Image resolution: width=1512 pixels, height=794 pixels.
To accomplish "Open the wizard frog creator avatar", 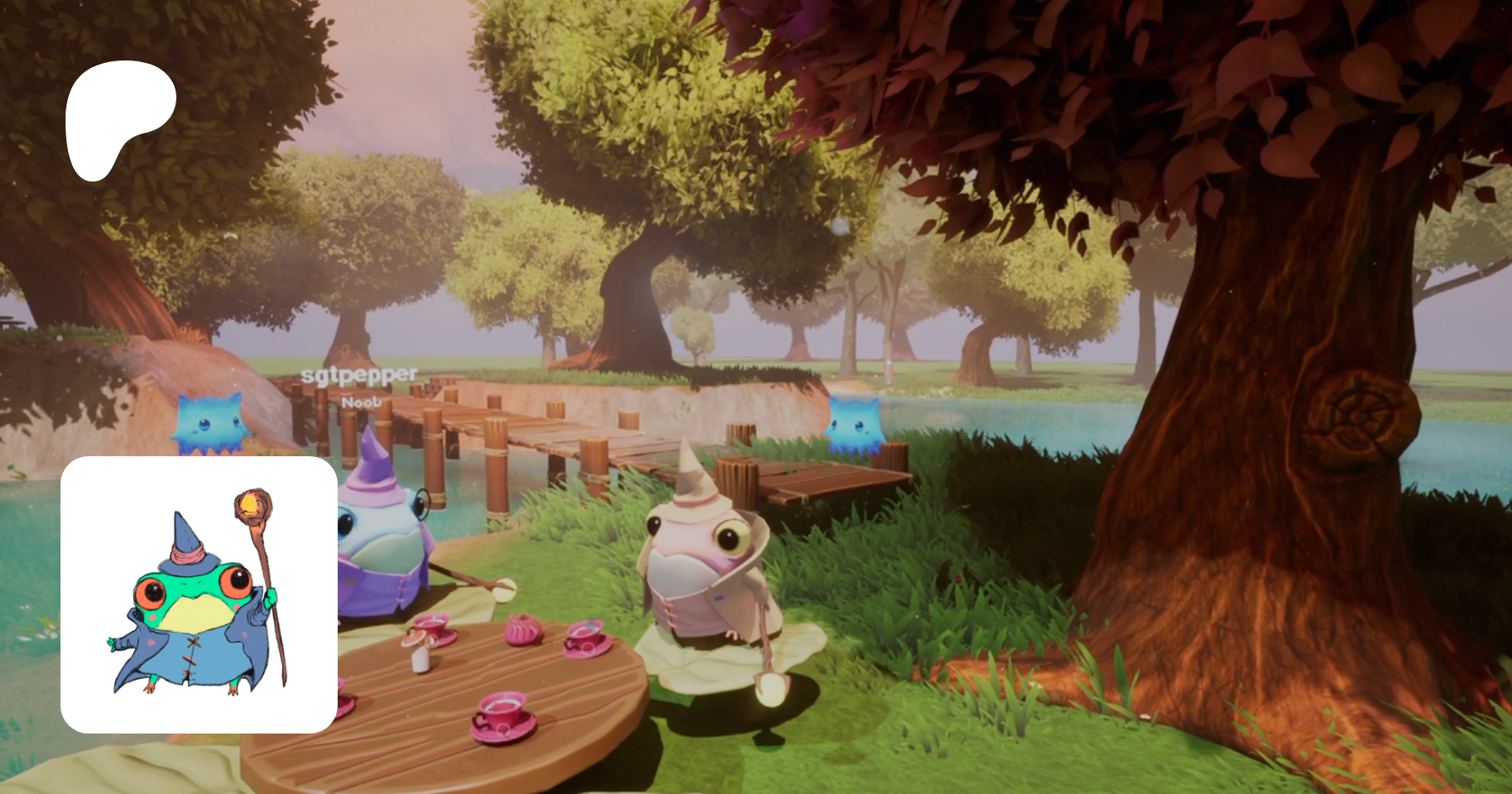I will (199, 594).
